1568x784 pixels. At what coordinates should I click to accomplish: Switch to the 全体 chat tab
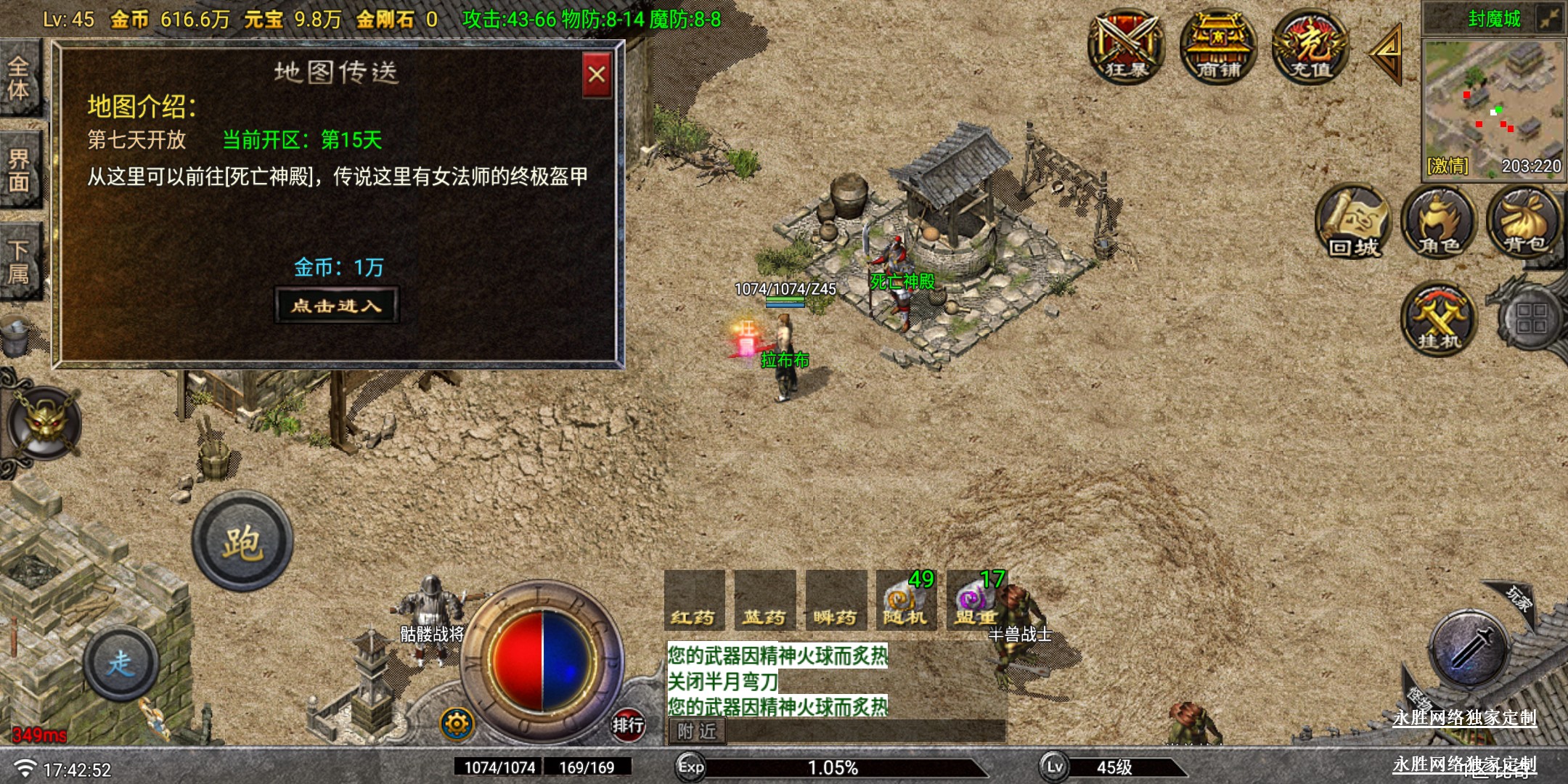pos(20,78)
